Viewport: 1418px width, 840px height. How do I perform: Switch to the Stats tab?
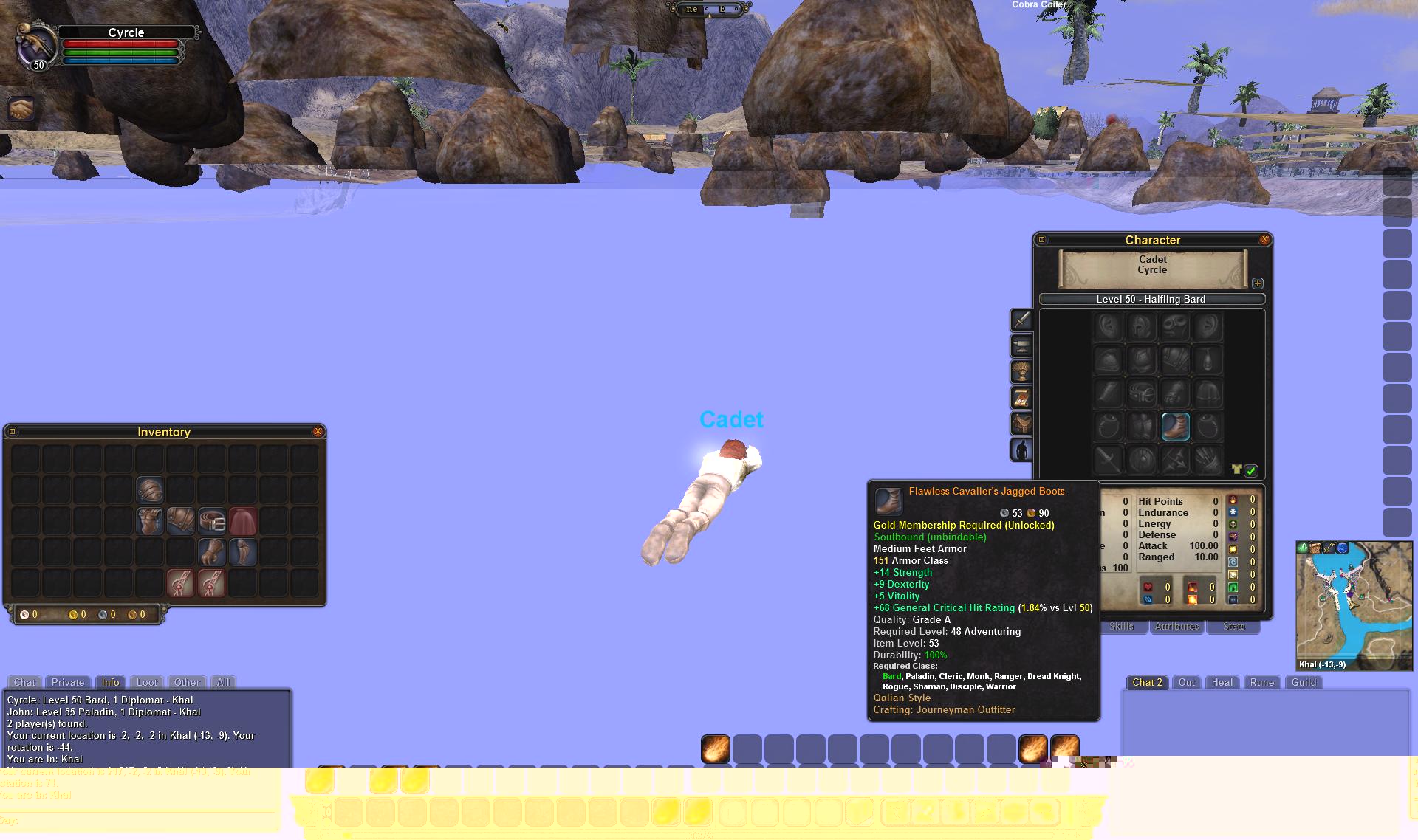(x=1233, y=627)
